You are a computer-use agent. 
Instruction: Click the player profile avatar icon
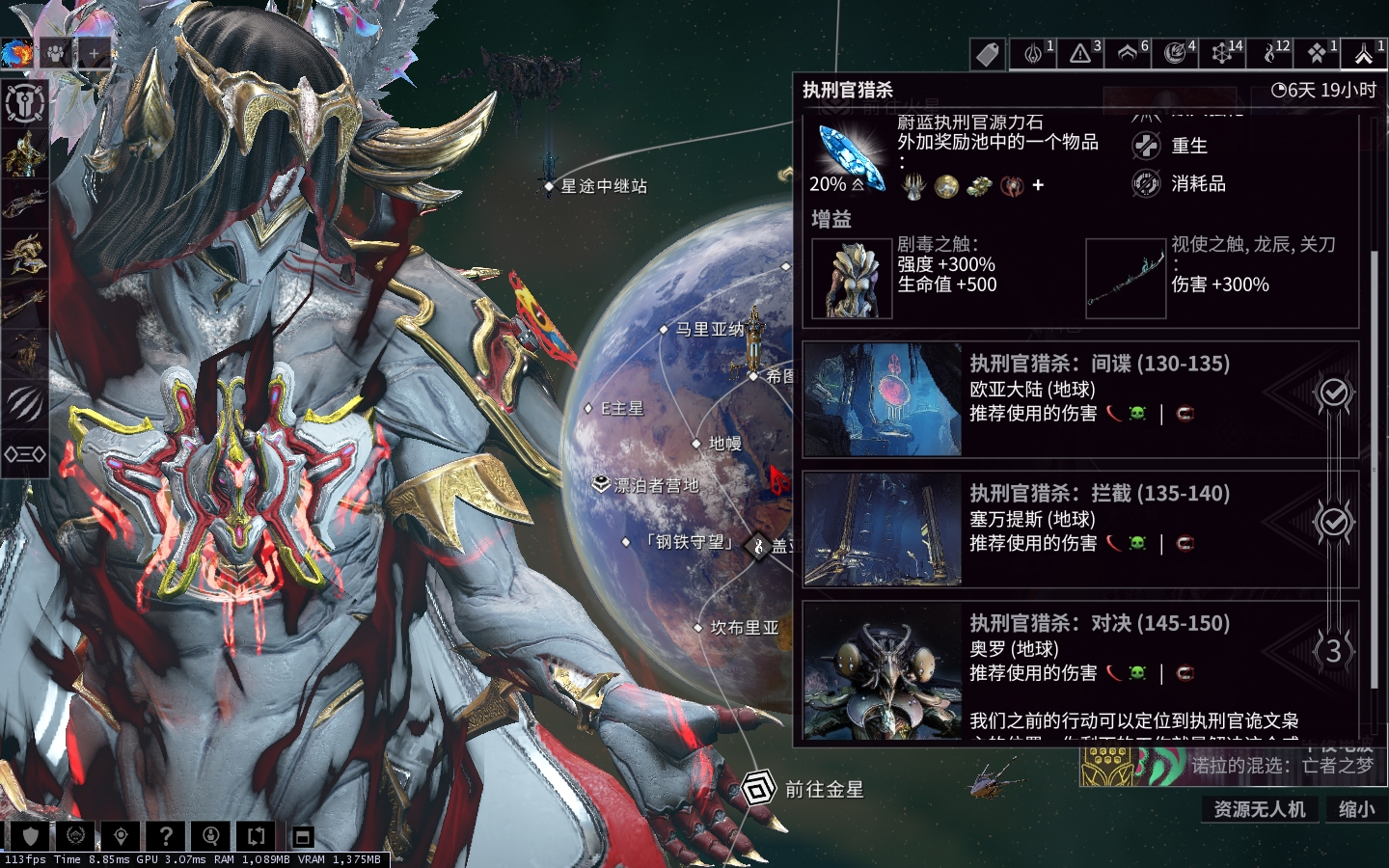pos(16,53)
